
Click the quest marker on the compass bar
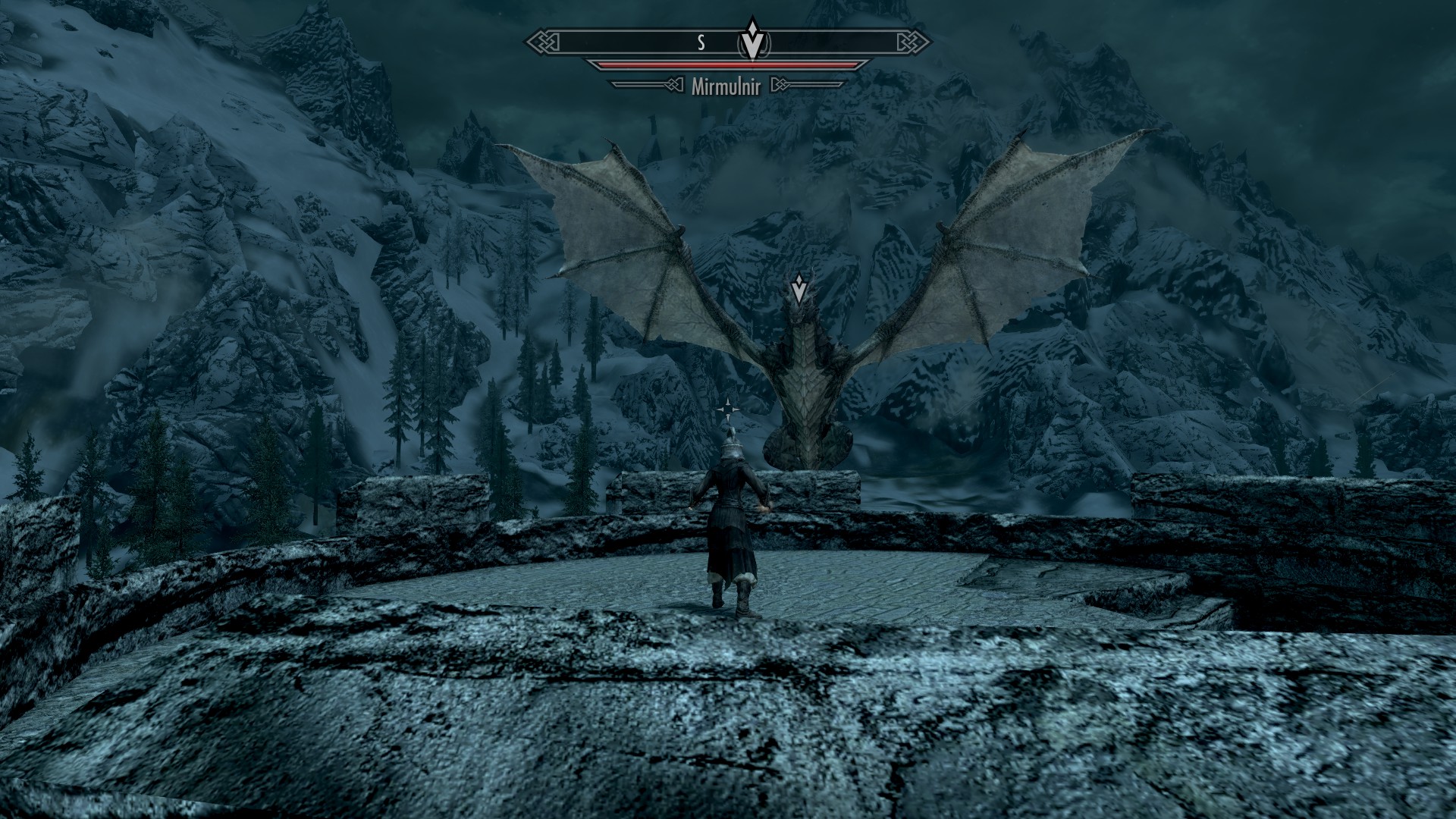tap(752, 40)
